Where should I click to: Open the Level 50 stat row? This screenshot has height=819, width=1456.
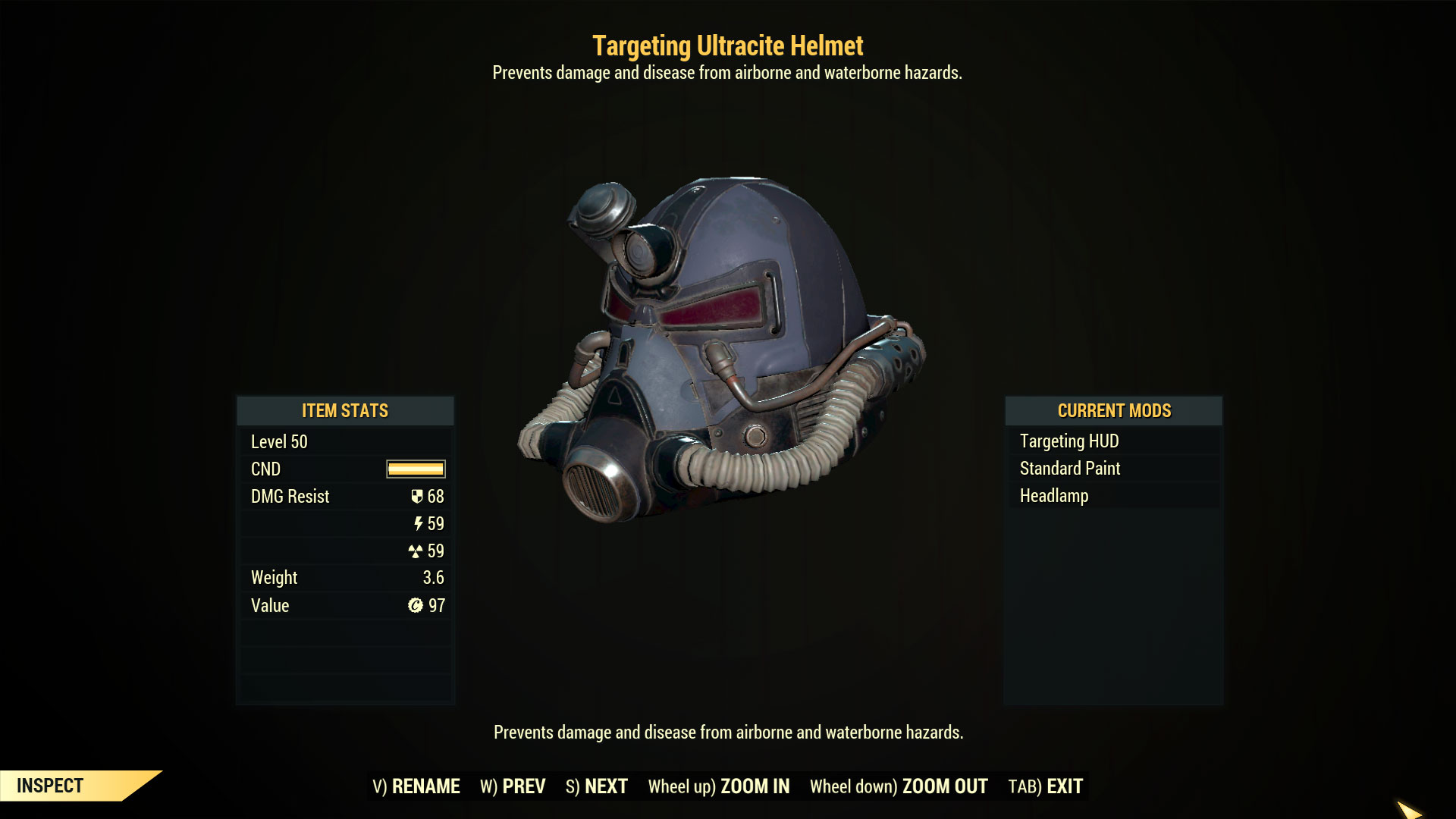278,441
